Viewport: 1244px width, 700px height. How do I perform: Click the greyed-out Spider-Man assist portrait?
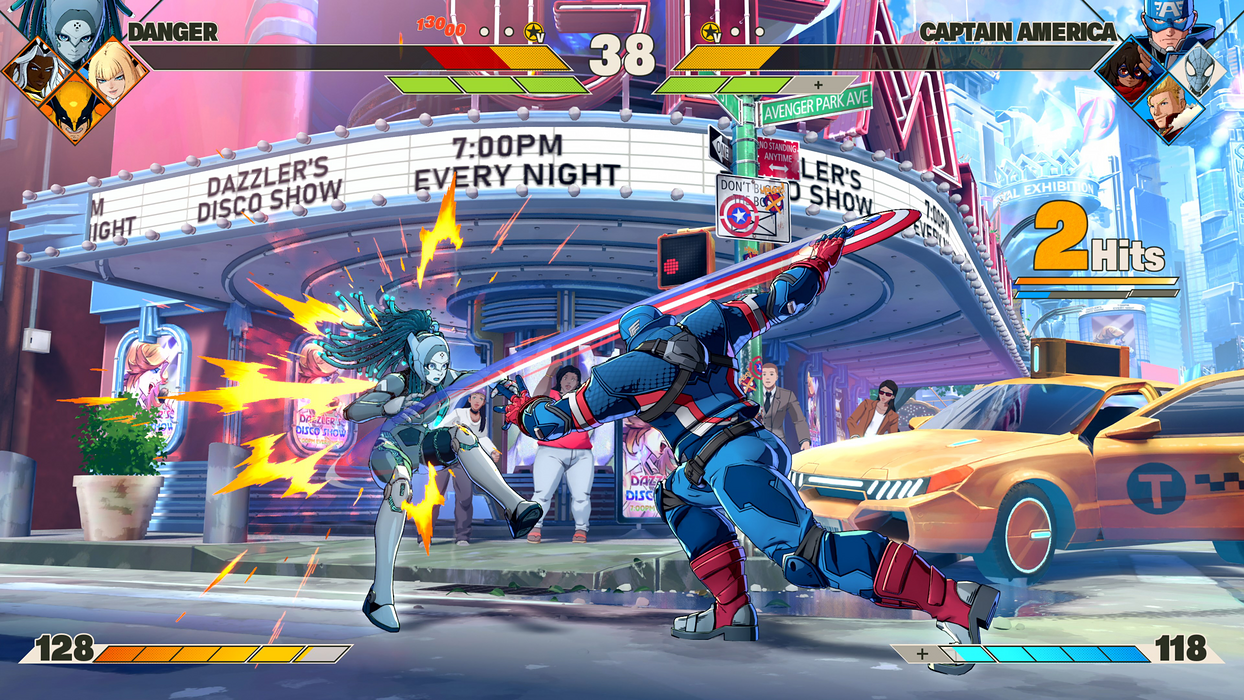[x=1201, y=70]
